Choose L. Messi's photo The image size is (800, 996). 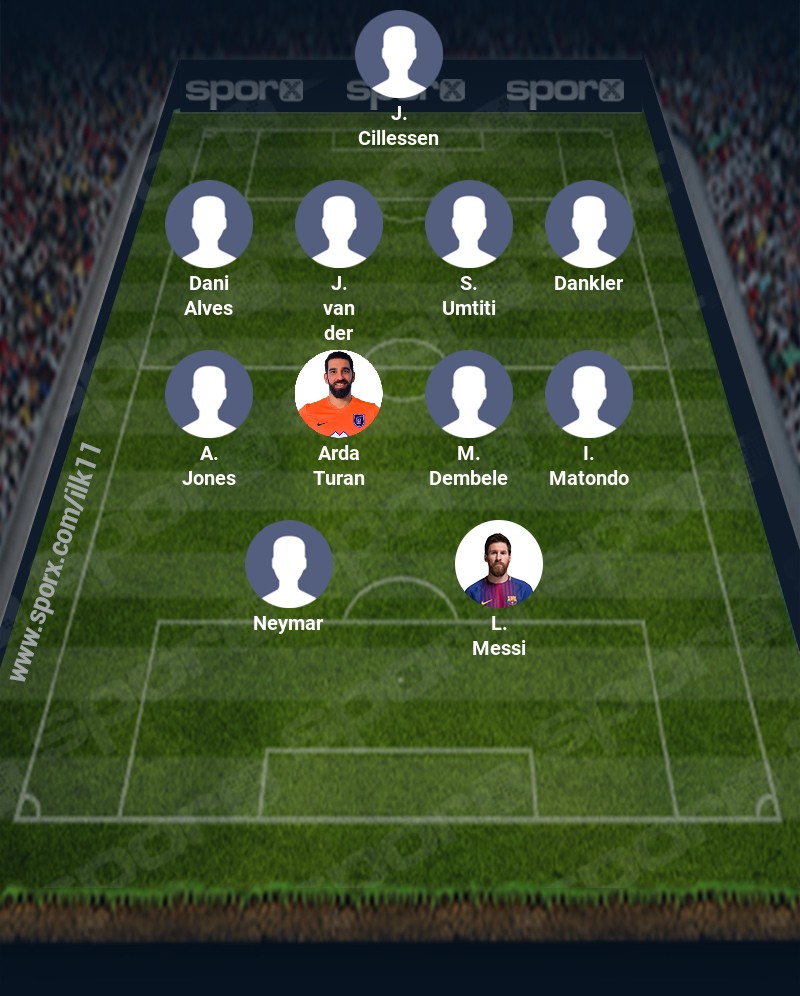pyautogui.click(x=499, y=564)
